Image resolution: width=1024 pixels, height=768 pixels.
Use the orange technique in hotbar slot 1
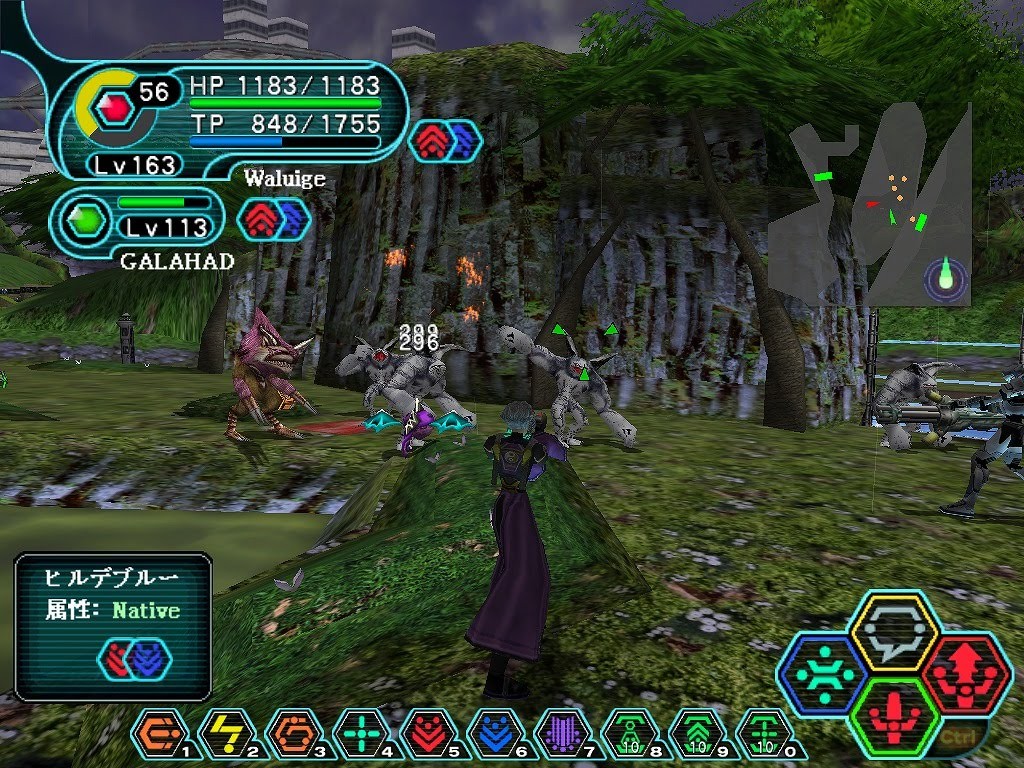(158, 733)
